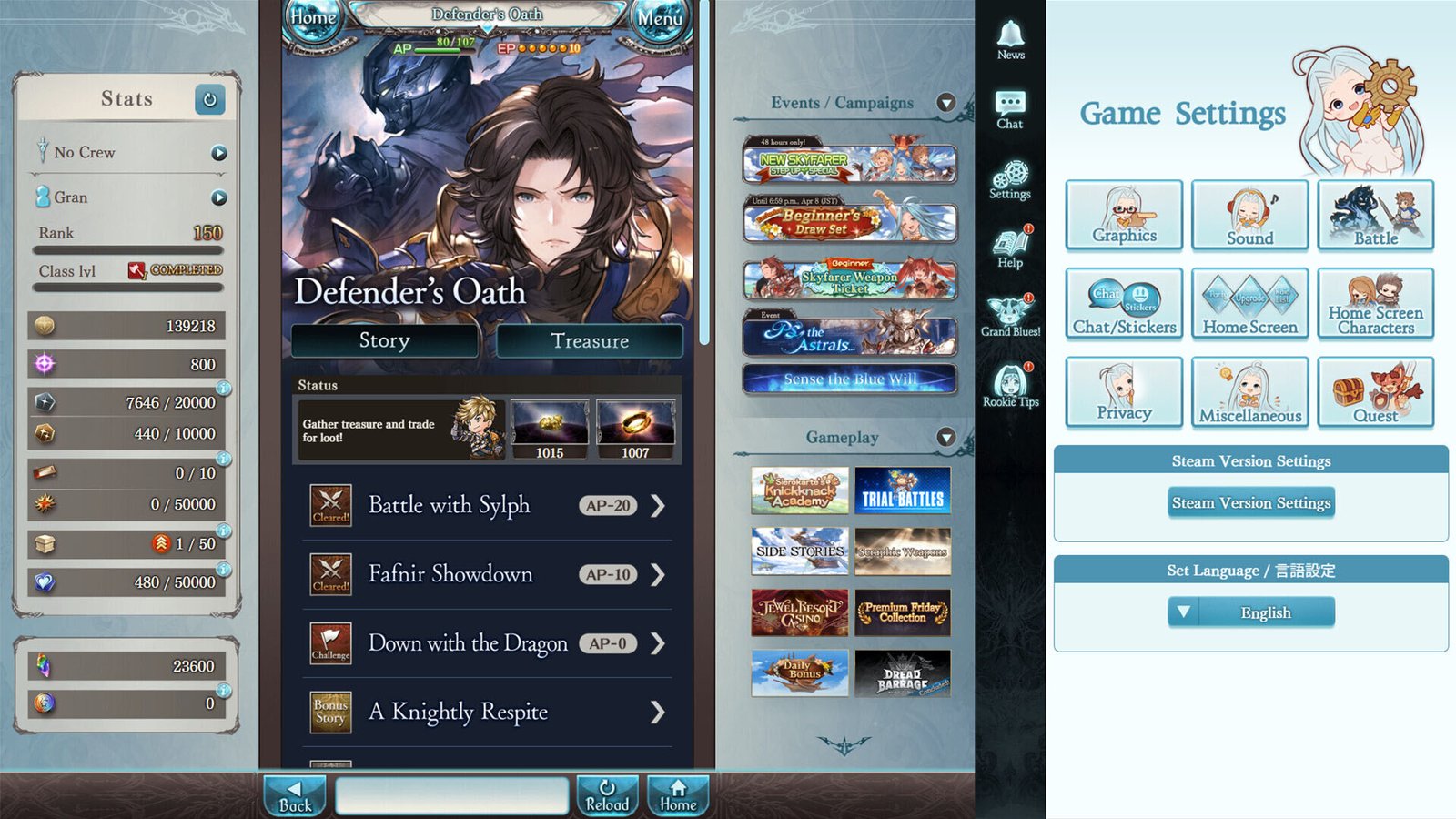Refresh the Stats panel
The height and width of the screenshot is (819, 1456).
[209, 100]
